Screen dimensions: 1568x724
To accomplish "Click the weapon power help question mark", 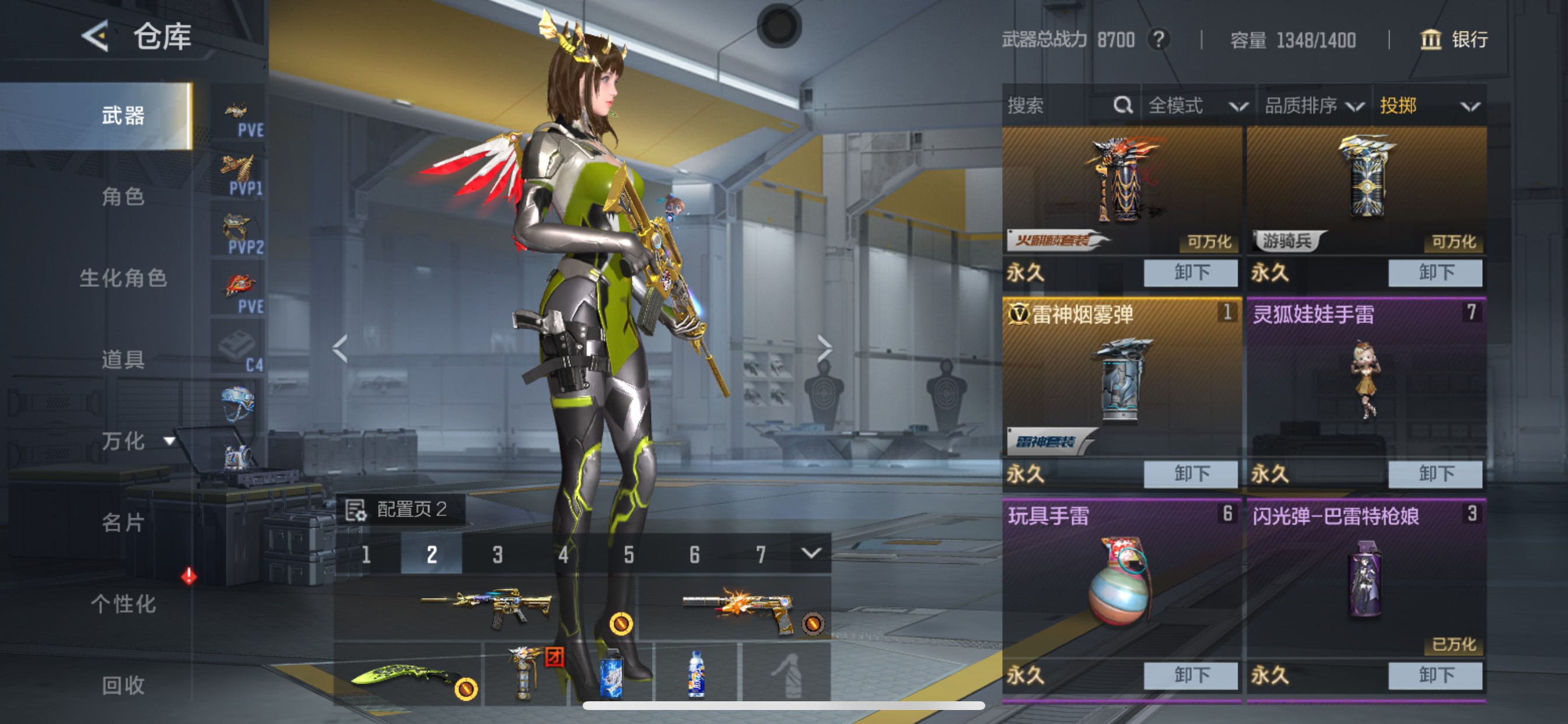I will point(1158,40).
